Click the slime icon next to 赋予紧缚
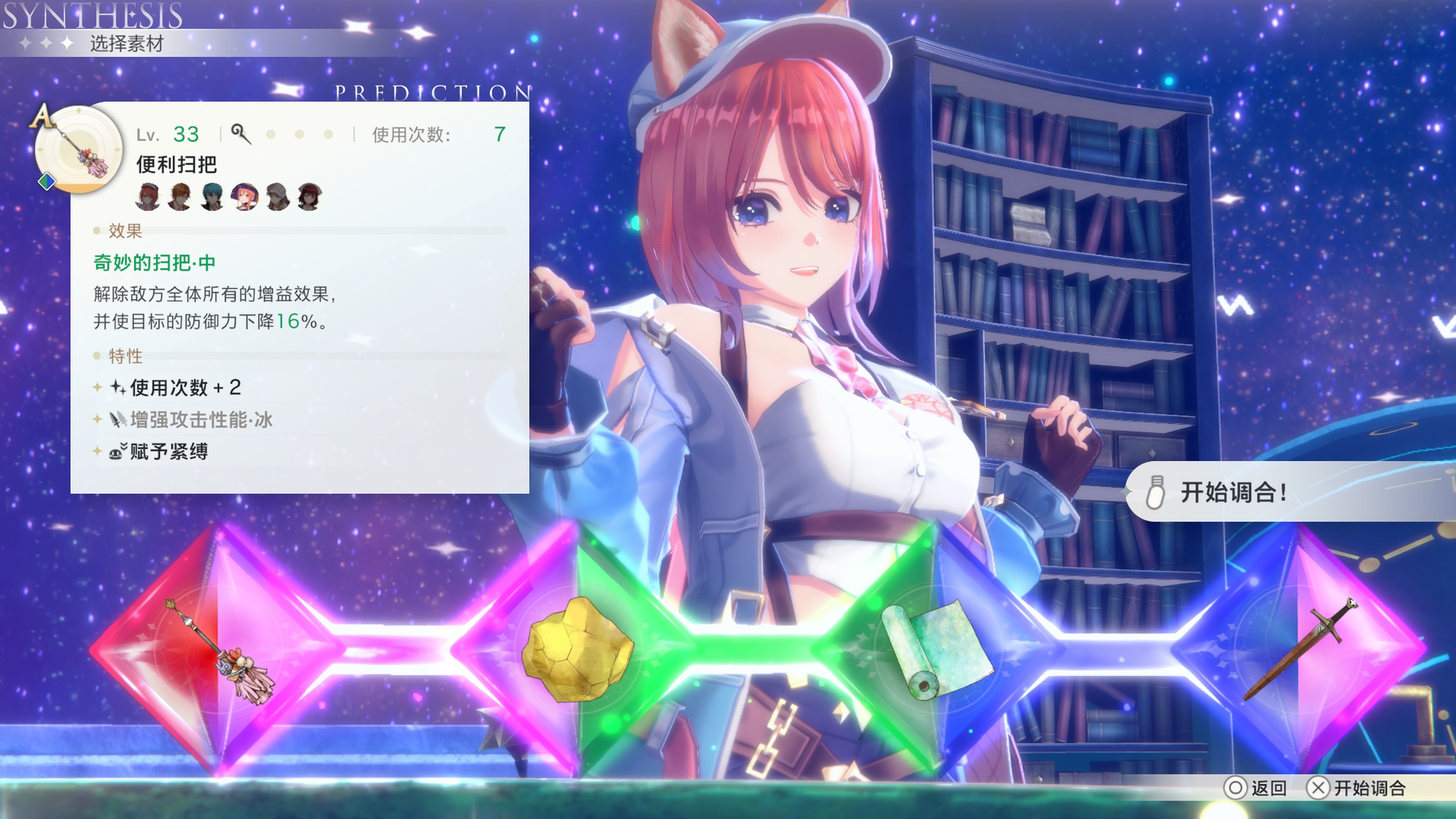This screenshot has width=1456, height=819. click(x=119, y=451)
